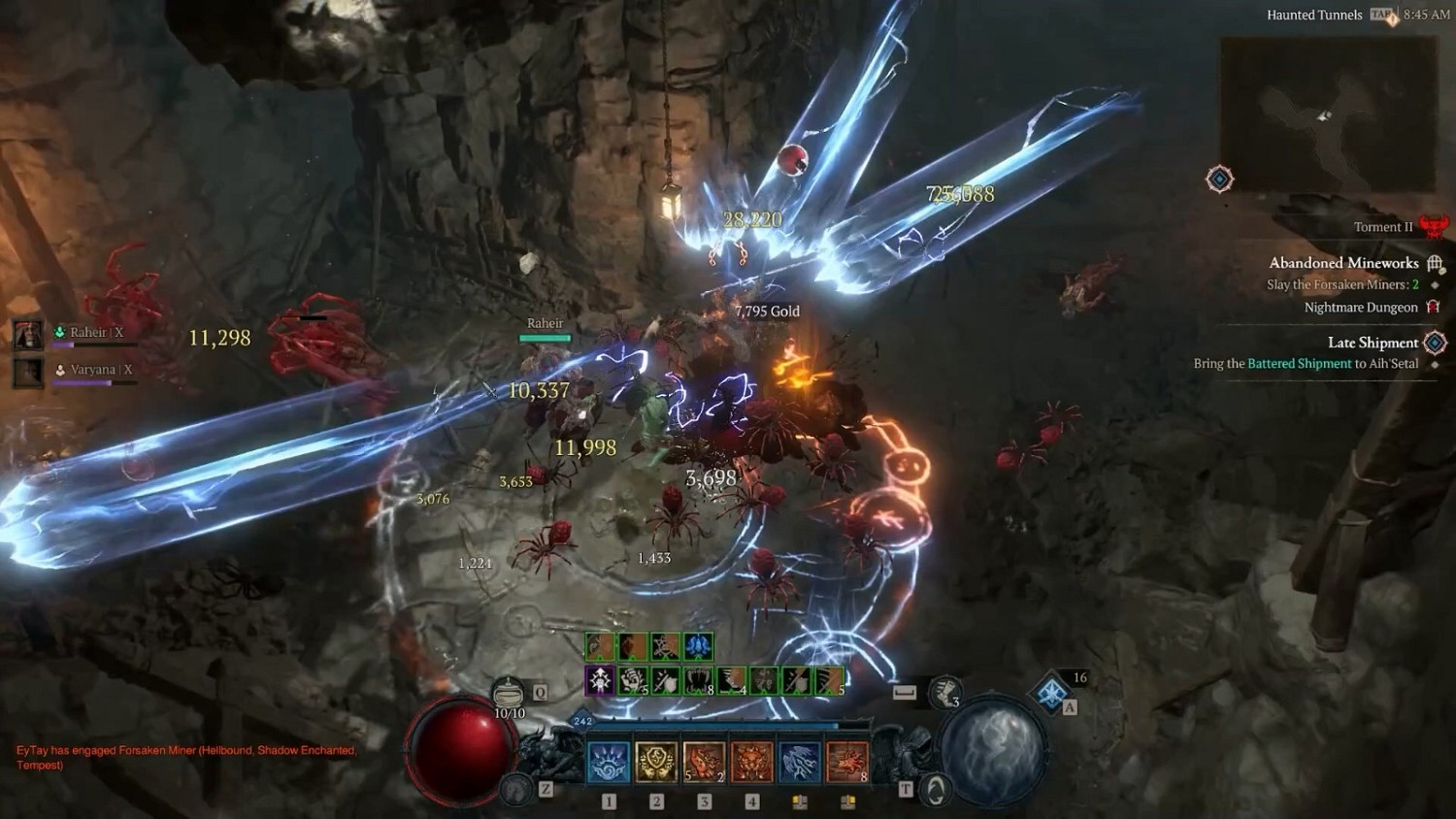Select Varyana's party portrait

[x=27, y=372]
